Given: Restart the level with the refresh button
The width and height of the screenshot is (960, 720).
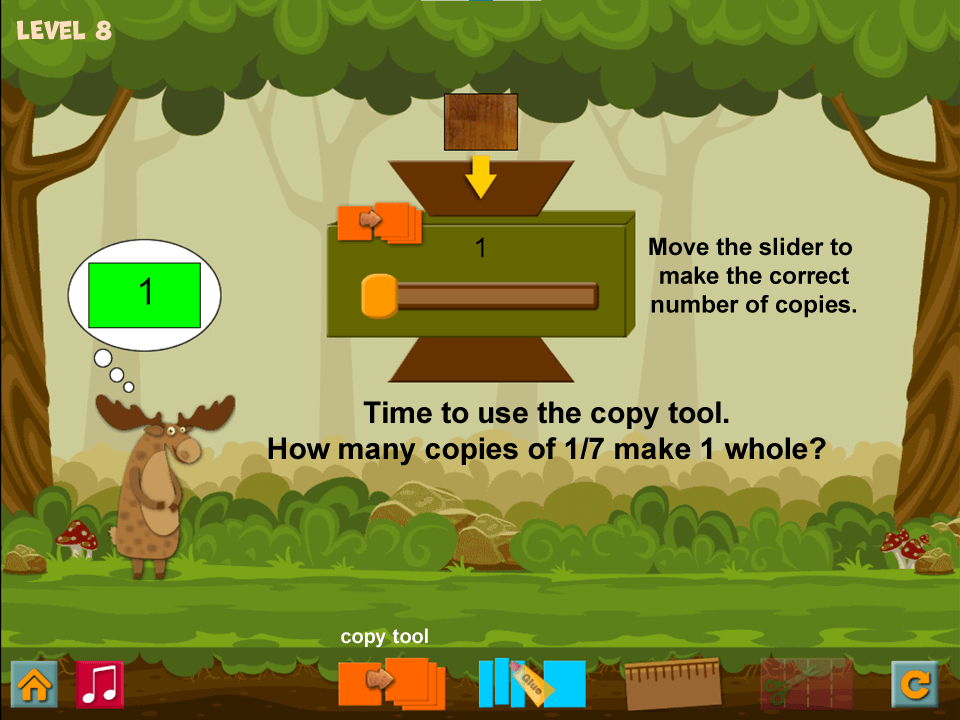Looking at the screenshot, I should (x=915, y=685).
